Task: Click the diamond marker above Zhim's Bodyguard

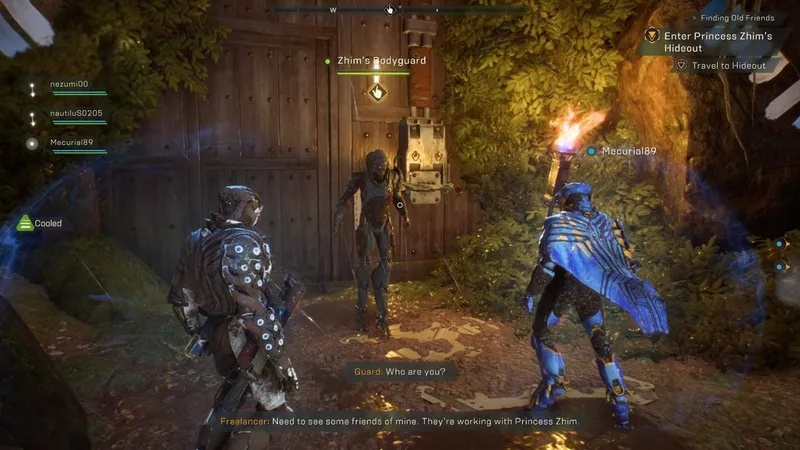Action: 378,92
